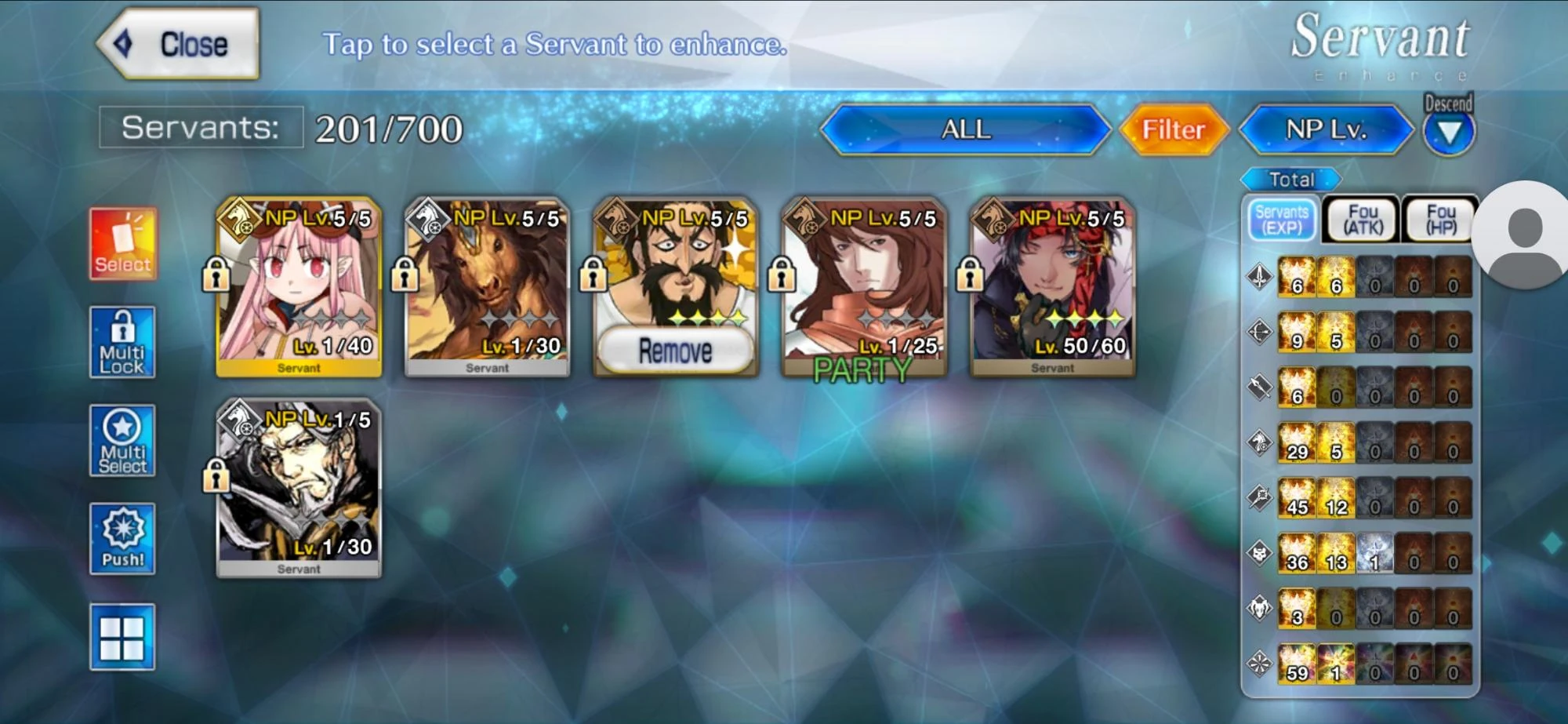Open the Filter options
Screen dimensions: 1568x724
[x=1174, y=129]
